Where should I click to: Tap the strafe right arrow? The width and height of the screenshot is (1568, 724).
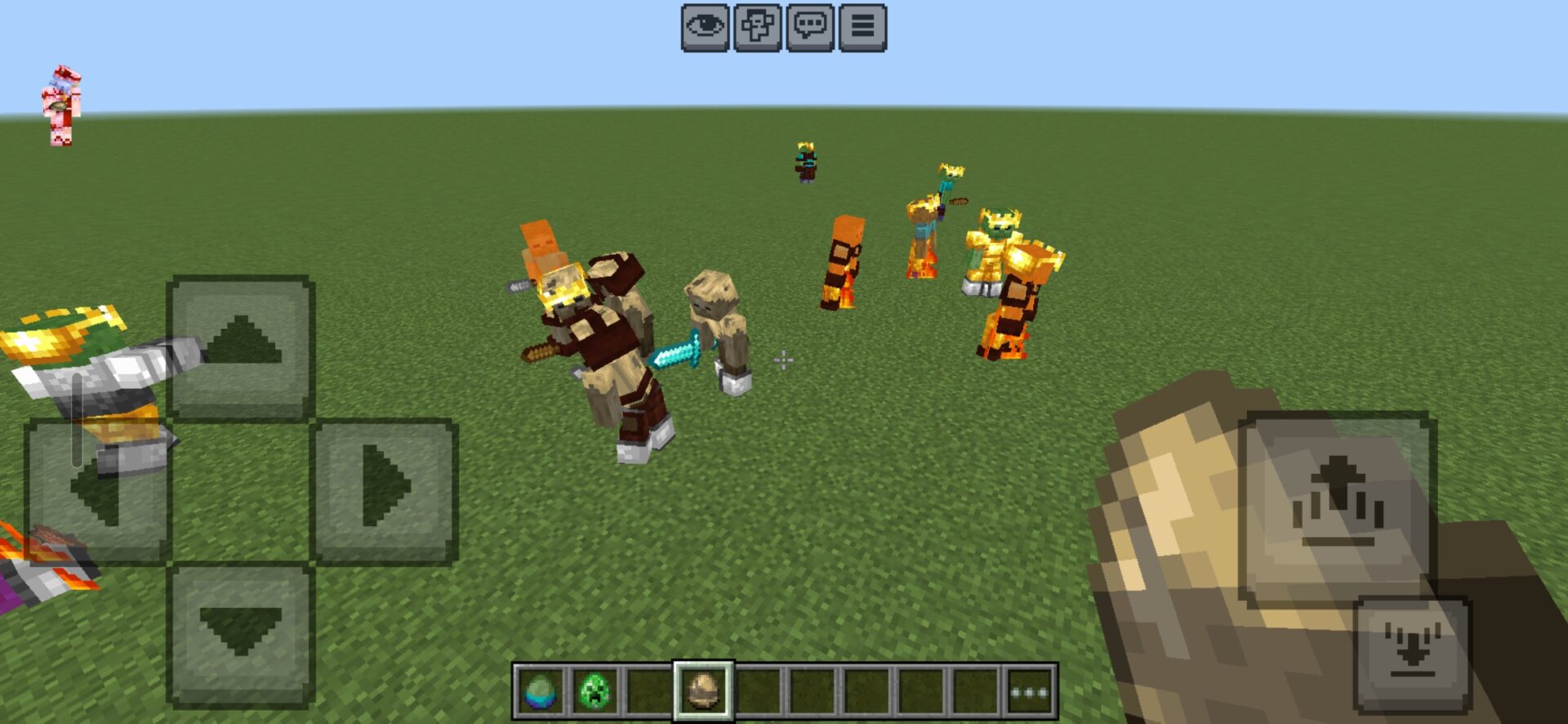coord(384,491)
